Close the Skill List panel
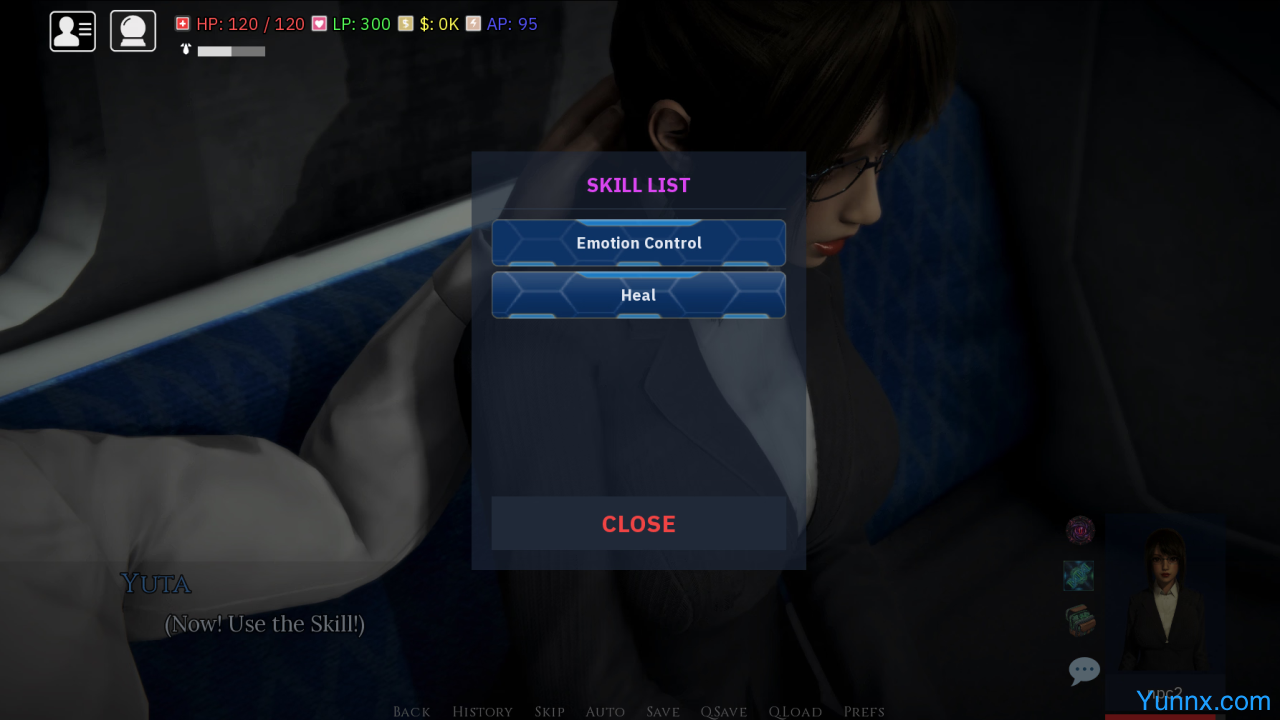This screenshot has height=720, width=1280. point(638,524)
